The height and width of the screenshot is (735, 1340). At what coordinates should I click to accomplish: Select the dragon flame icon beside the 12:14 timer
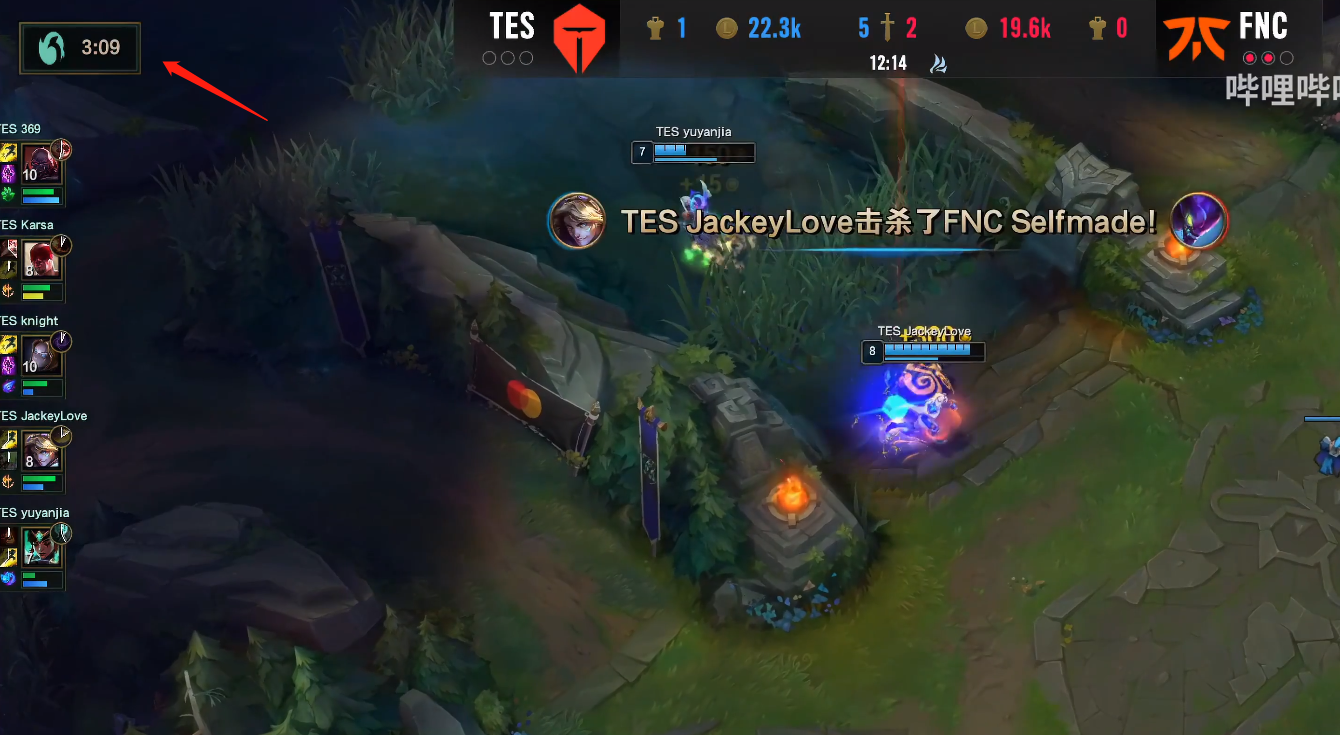pyautogui.click(x=937, y=62)
